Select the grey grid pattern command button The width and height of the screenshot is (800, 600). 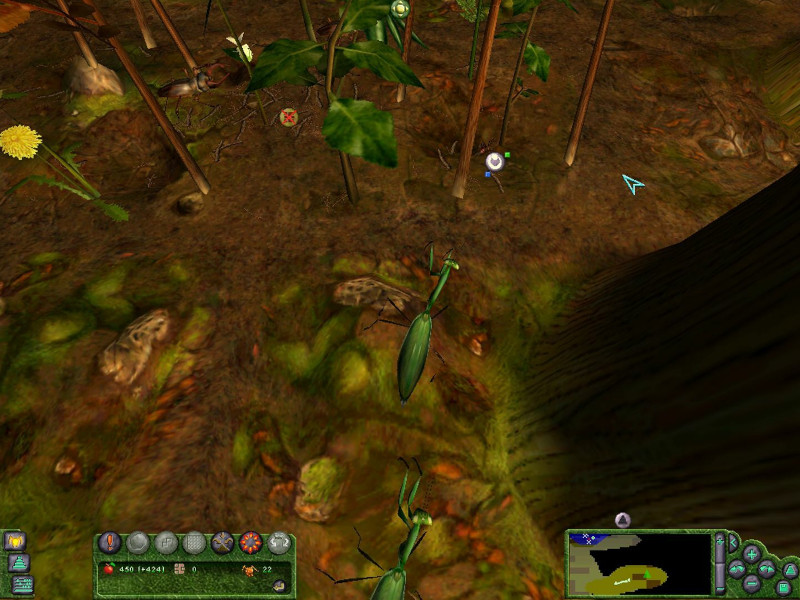(x=194, y=543)
